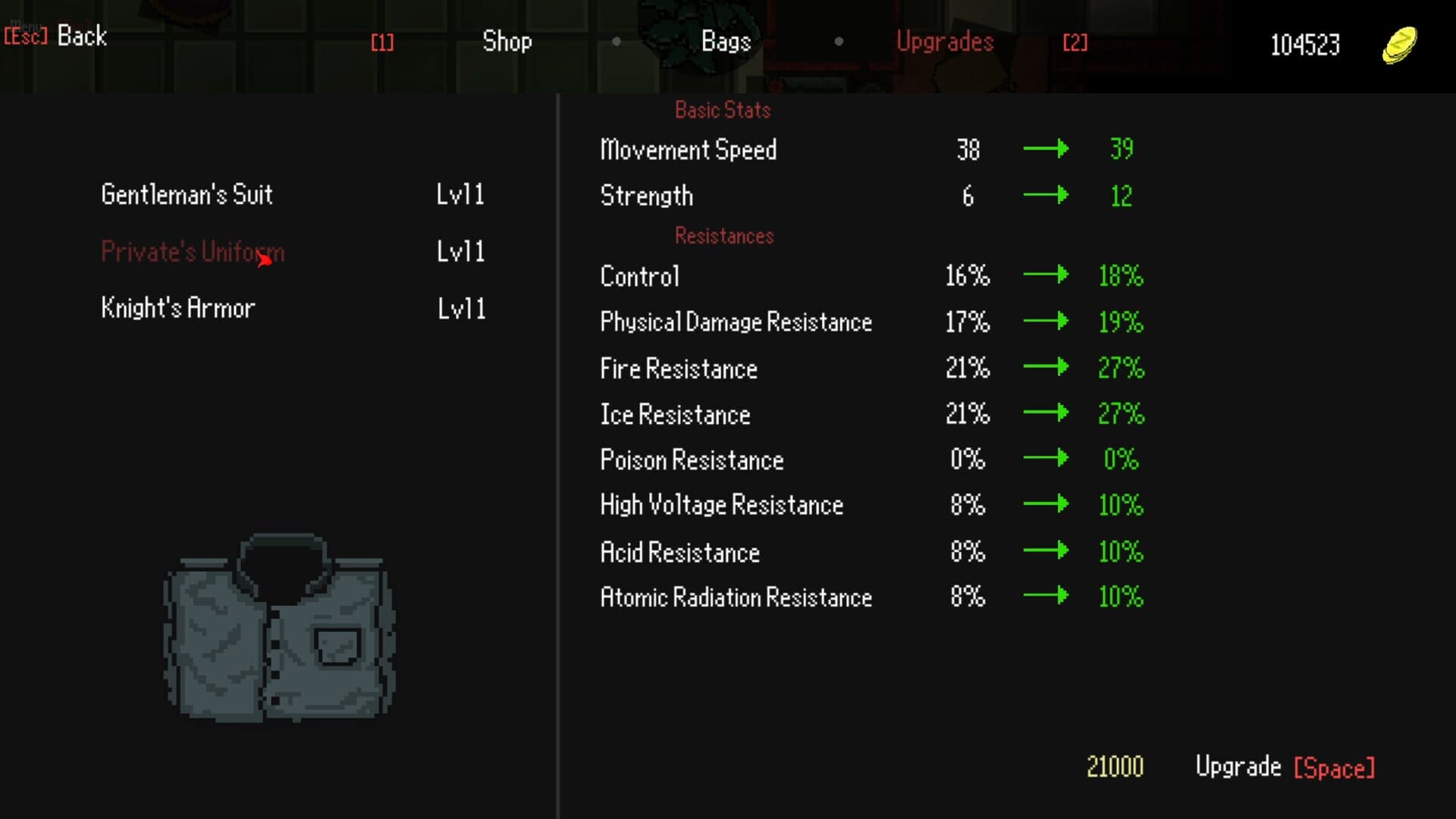1456x819 pixels.
Task: Click the 21000 upgrade cost label
Action: pos(1115,767)
